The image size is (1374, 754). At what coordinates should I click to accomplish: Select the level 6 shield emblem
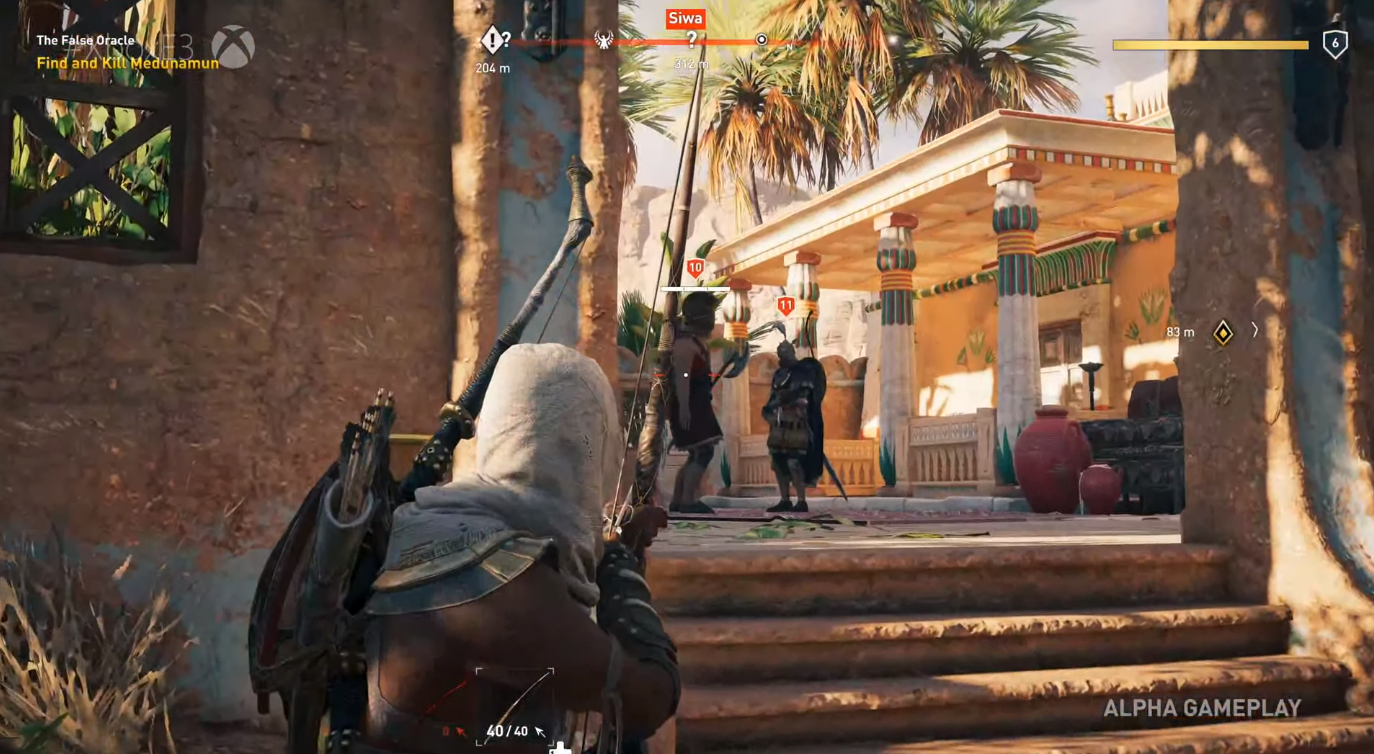tap(1337, 44)
